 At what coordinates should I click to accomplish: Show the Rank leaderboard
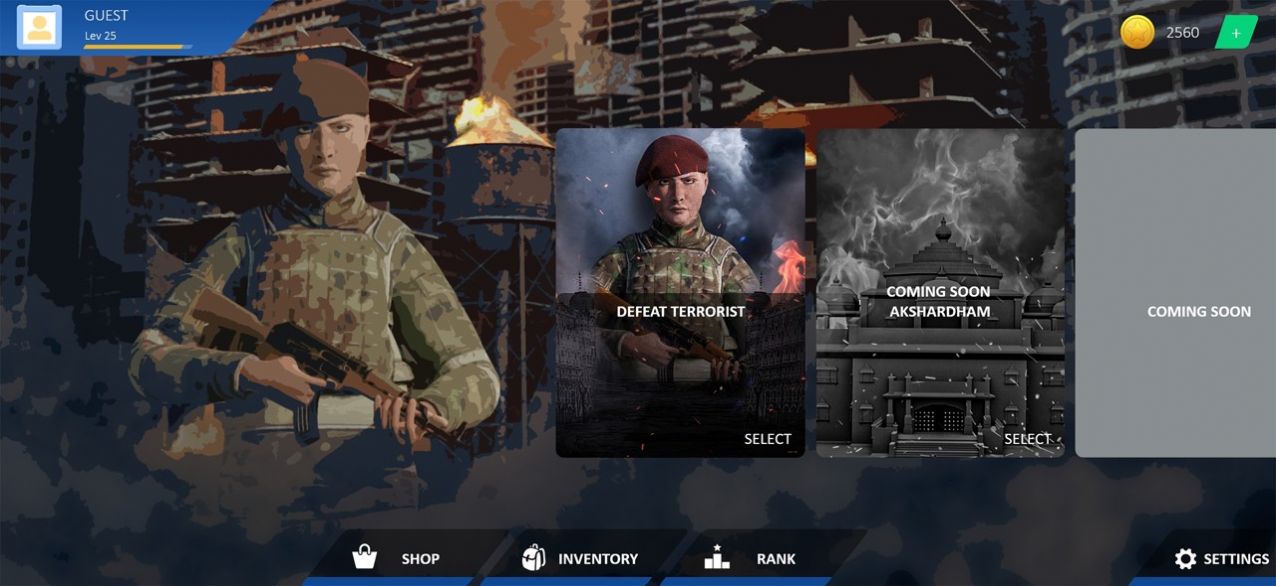coord(750,558)
